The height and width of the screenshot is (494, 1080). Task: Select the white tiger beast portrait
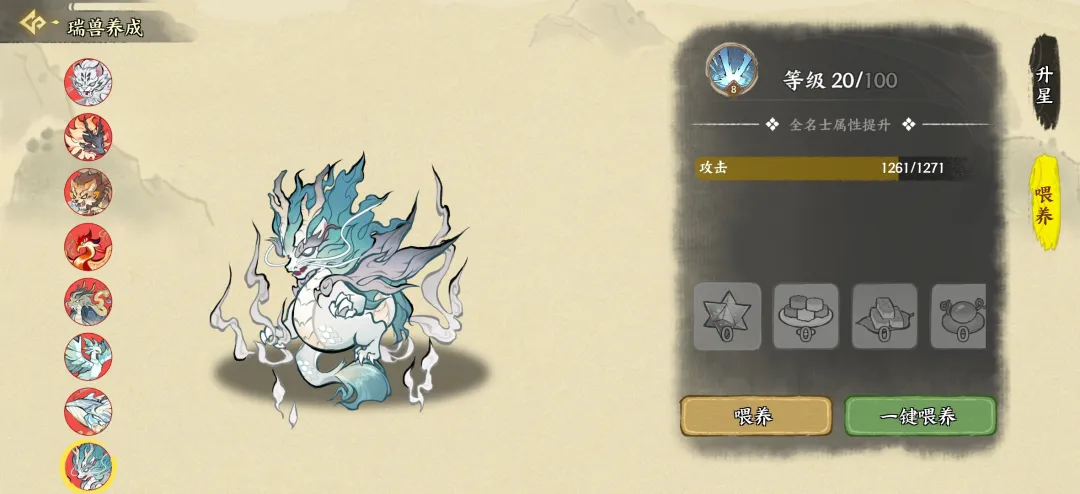pyautogui.click(x=88, y=80)
